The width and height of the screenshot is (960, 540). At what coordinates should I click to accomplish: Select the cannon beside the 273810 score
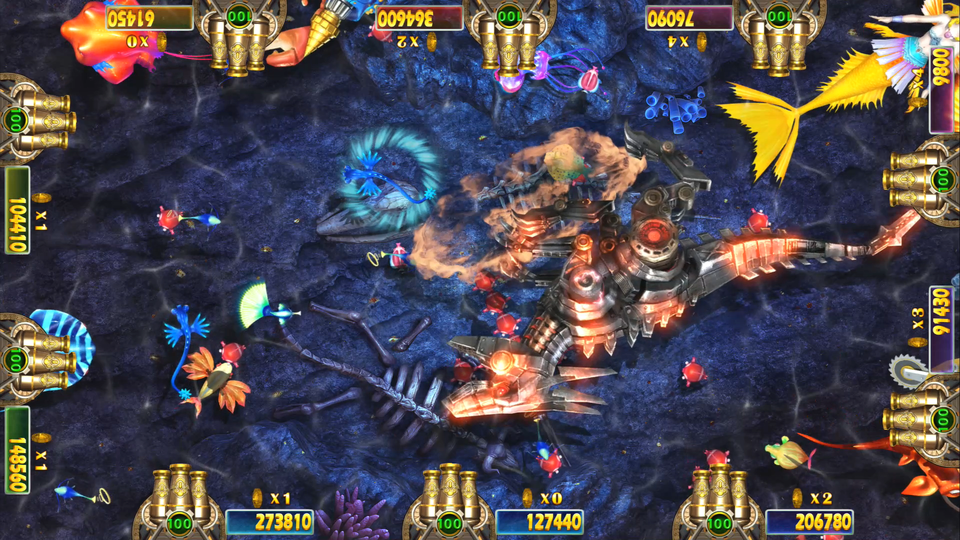(180, 498)
